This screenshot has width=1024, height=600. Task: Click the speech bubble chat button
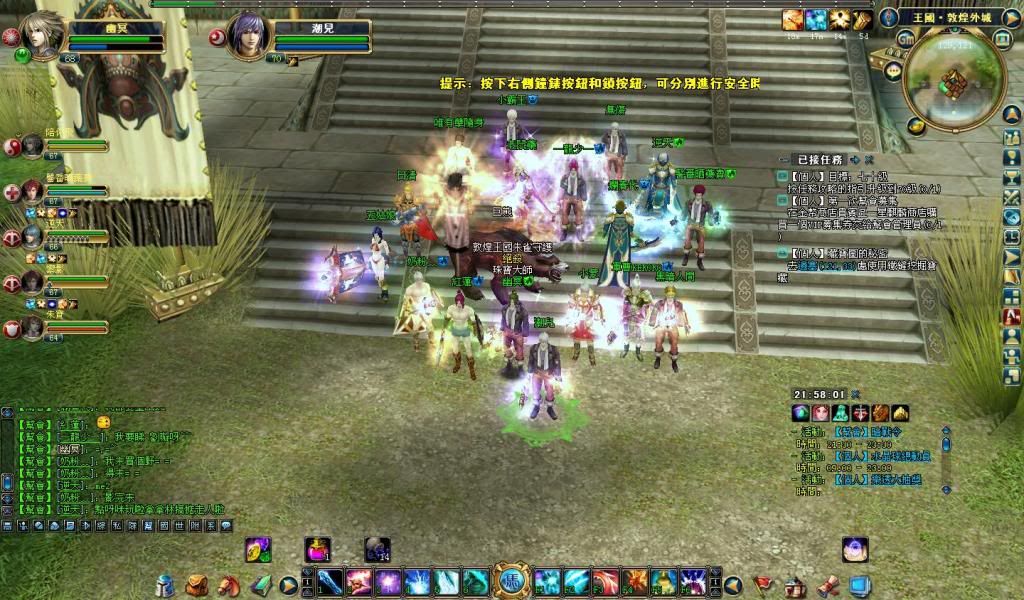coord(225,525)
